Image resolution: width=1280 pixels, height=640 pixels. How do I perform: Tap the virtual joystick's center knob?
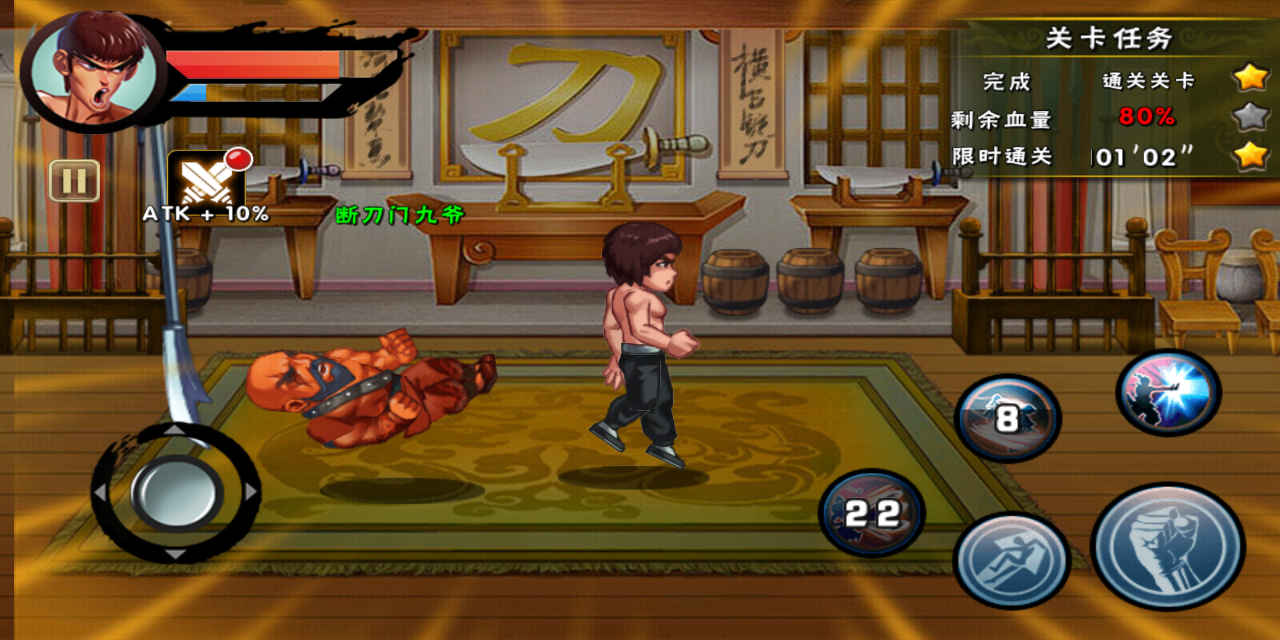click(176, 492)
